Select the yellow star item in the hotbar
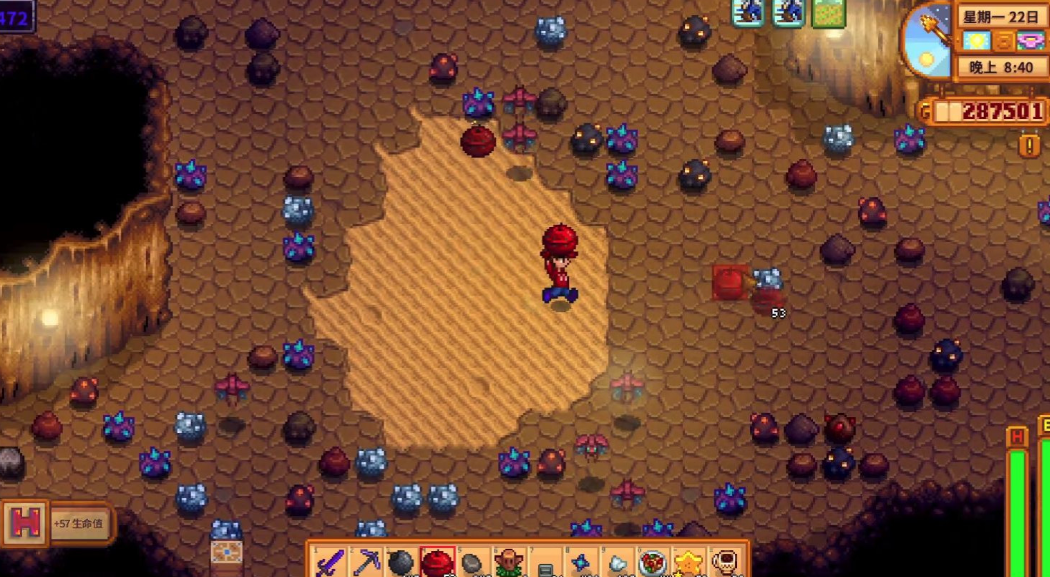The image size is (1050, 577). [689, 563]
